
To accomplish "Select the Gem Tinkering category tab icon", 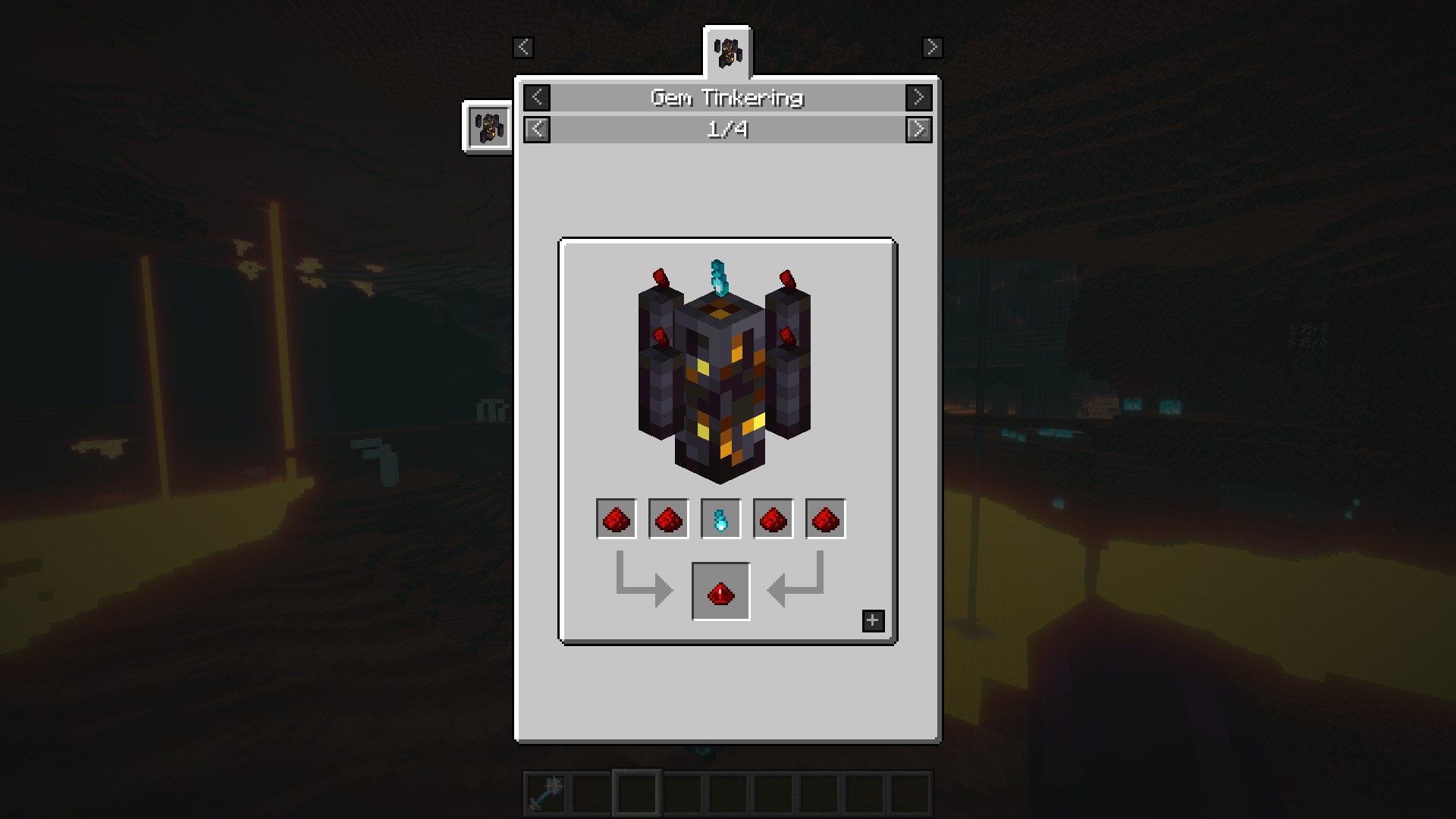I will coord(728,52).
